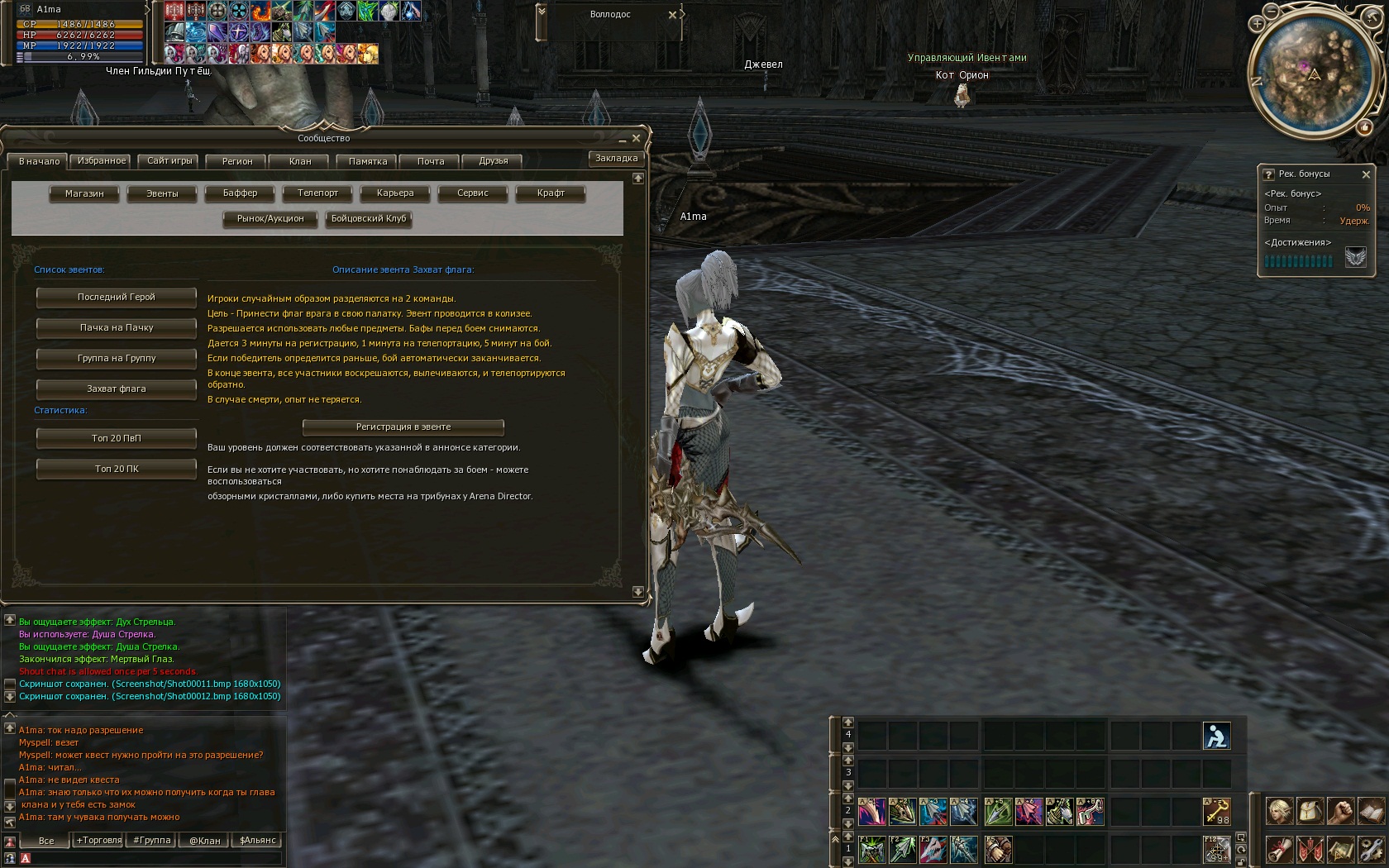Screen dimensions: 1389x868
Task: Select the +Торговля chat channel tab
Action: (x=99, y=841)
